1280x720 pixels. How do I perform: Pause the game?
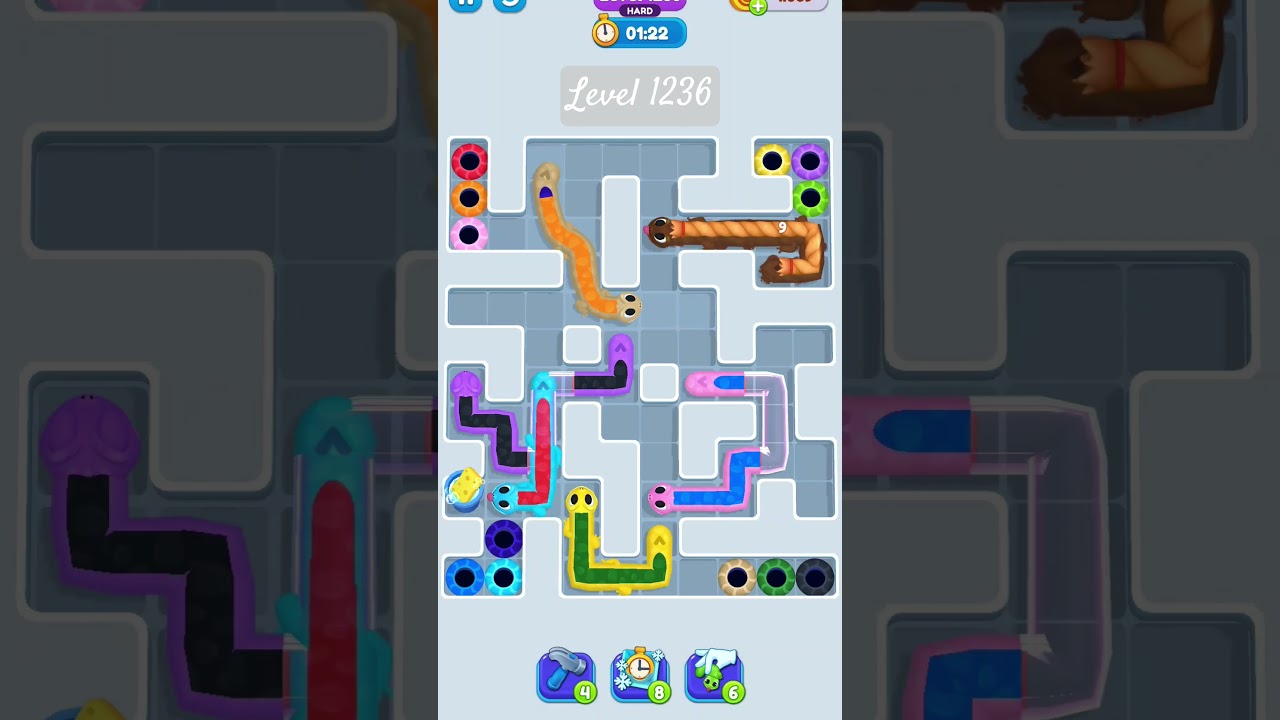(465, 3)
